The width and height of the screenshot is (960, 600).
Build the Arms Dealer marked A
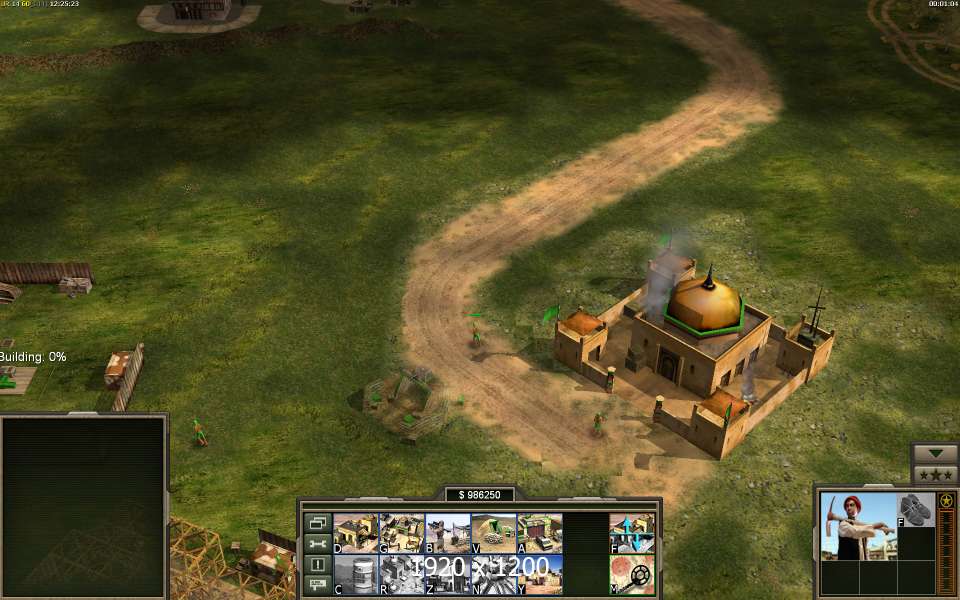point(539,534)
